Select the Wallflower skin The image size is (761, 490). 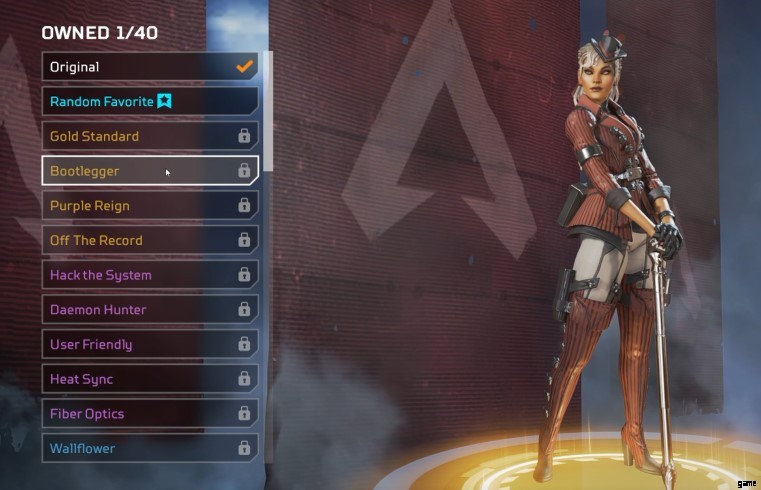[x=150, y=448]
